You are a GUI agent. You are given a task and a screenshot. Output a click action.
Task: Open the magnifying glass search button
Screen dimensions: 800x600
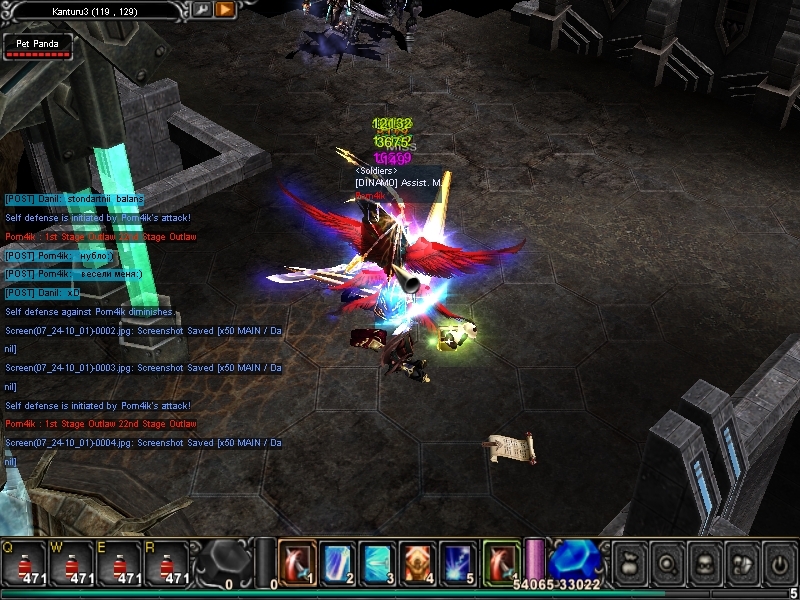click(x=667, y=564)
